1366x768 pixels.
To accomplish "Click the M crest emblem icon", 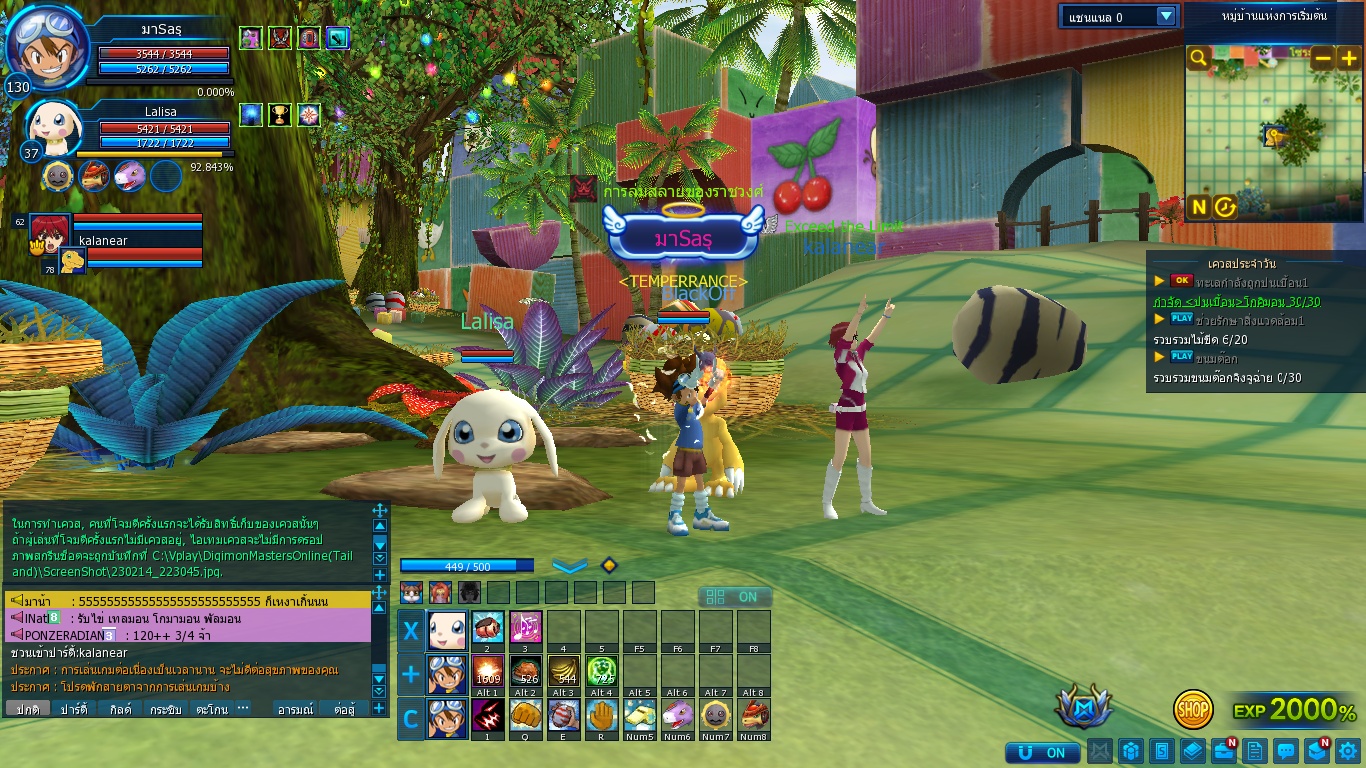I will (1084, 706).
